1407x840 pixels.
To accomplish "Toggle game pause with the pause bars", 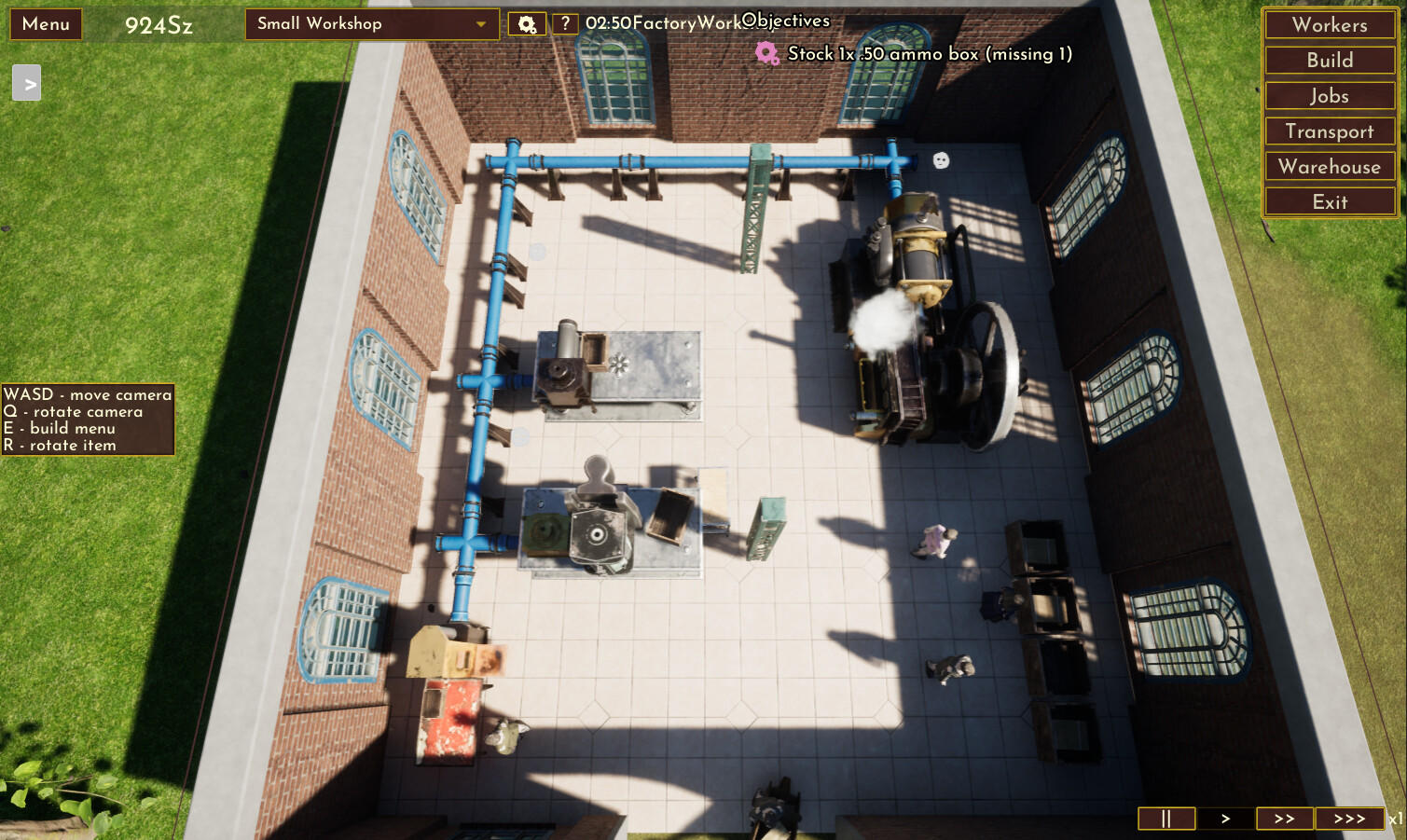I will pyautogui.click(x=1165, y=818).
